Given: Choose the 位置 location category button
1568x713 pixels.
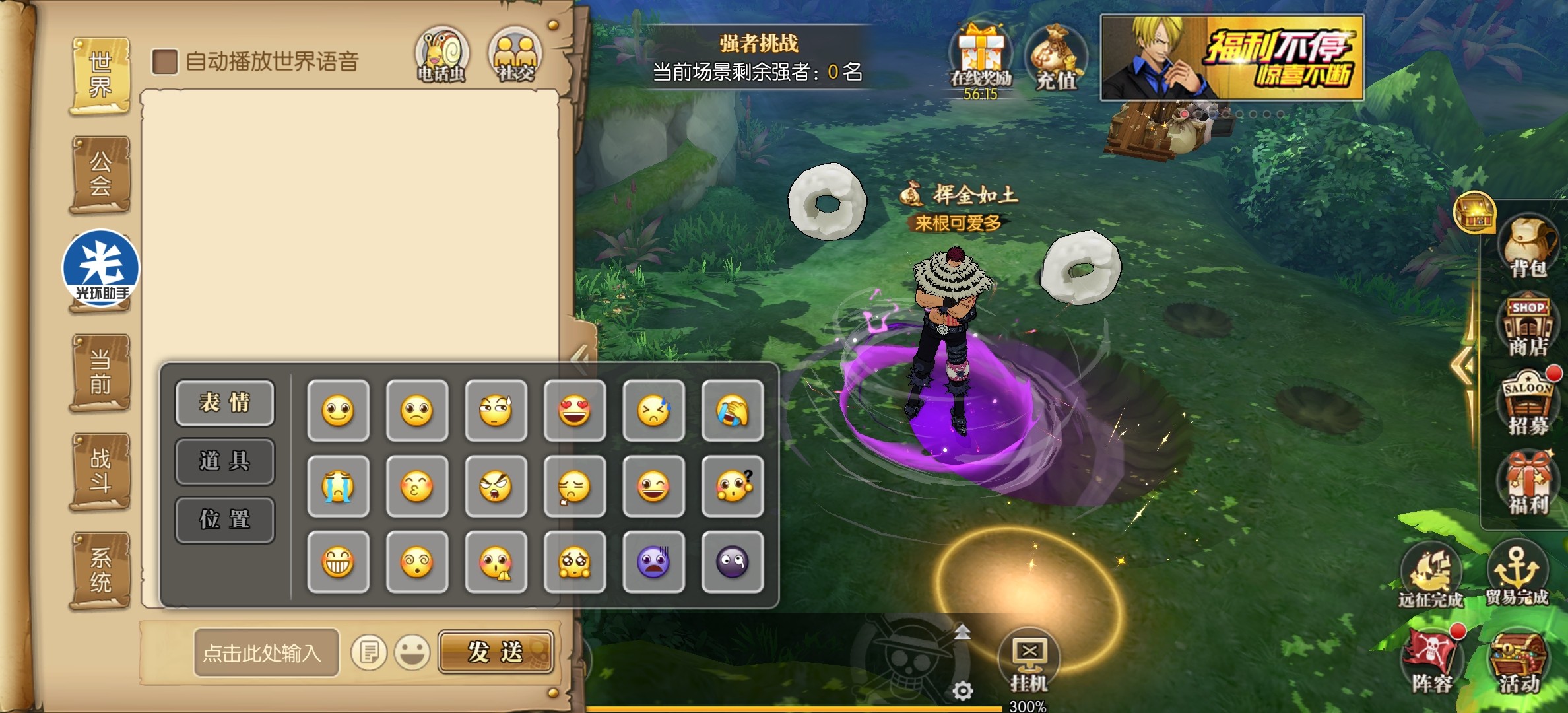Looking at the screenshot, I should coord(224,520).
